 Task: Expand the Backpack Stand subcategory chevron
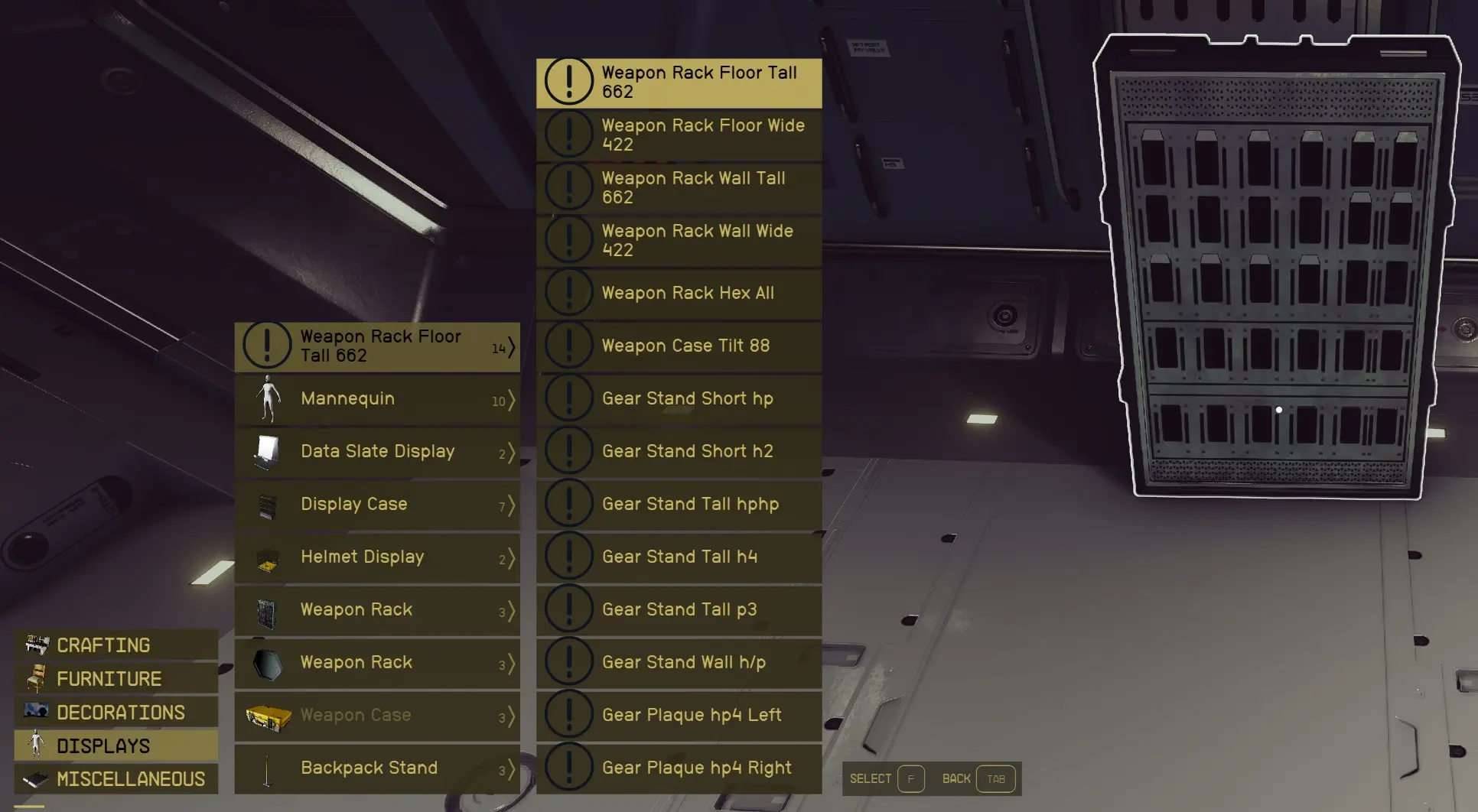[x=511, y=771]
